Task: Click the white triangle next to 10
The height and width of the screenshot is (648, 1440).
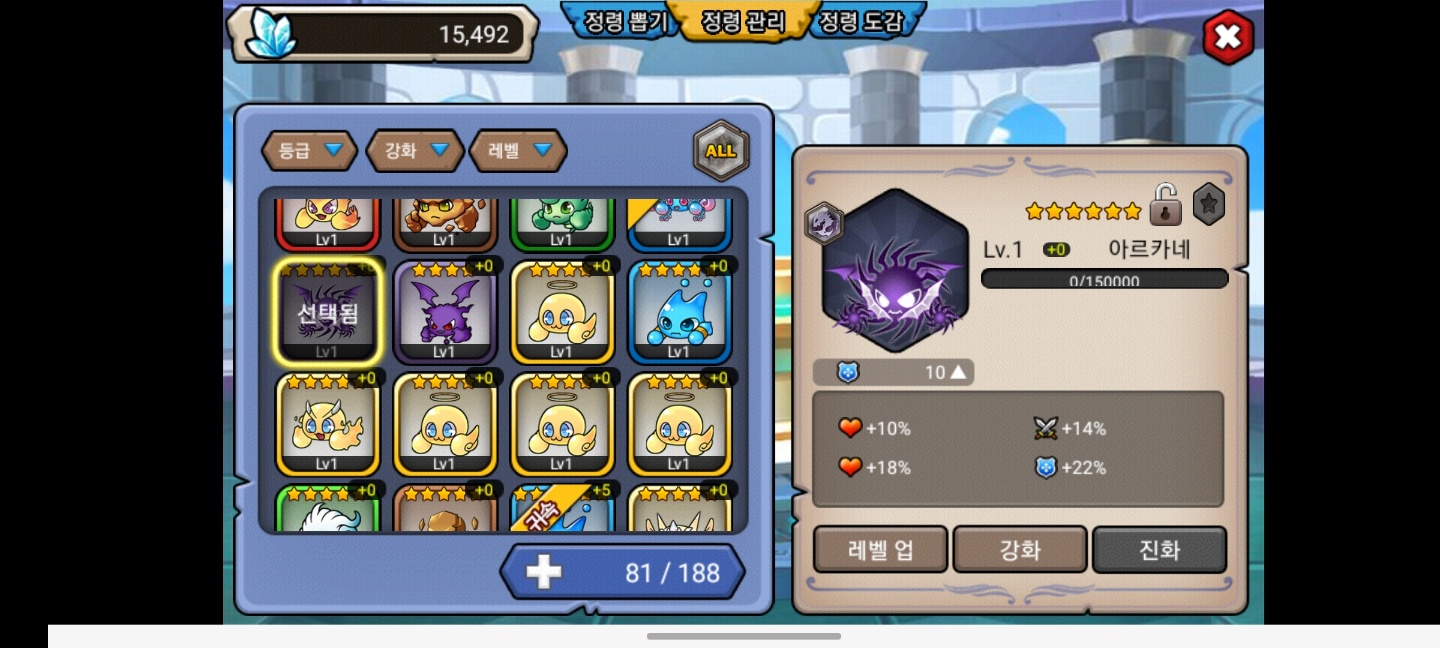Action: click(958, 373)
